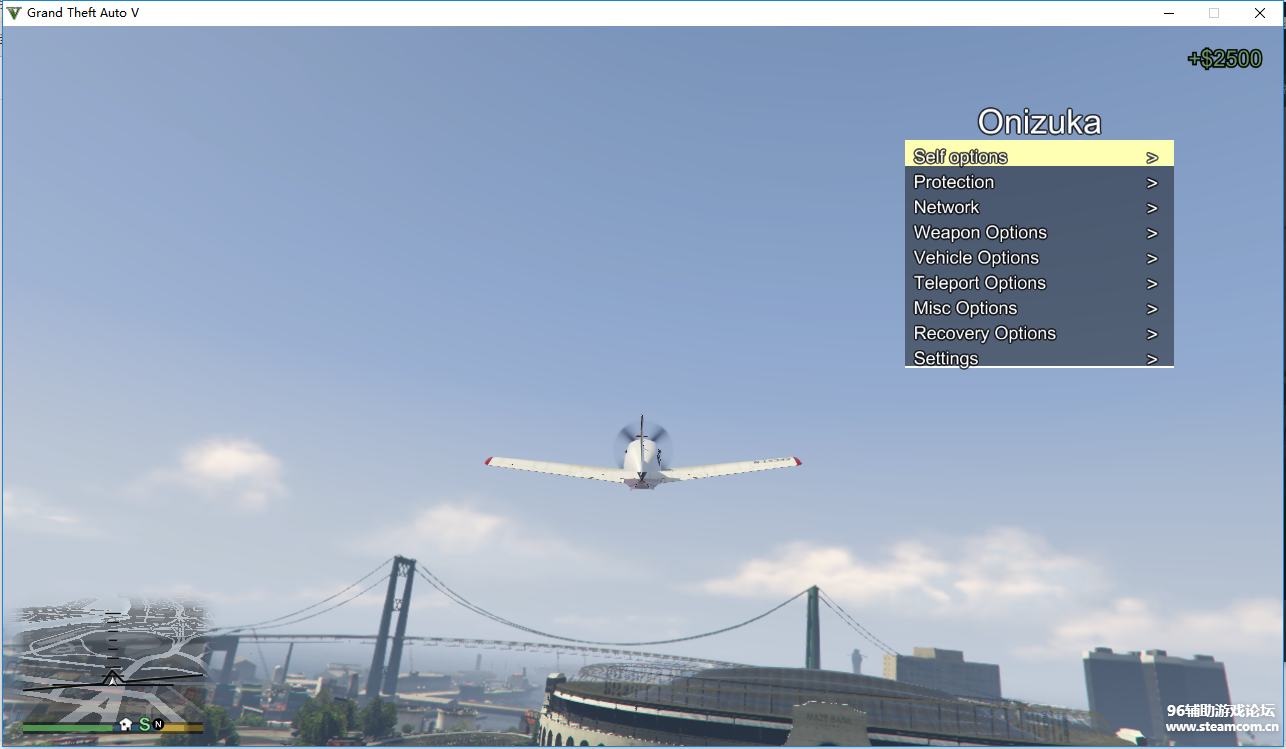
Task: Select Teleport Options entry
Action: pos(1038,283)
